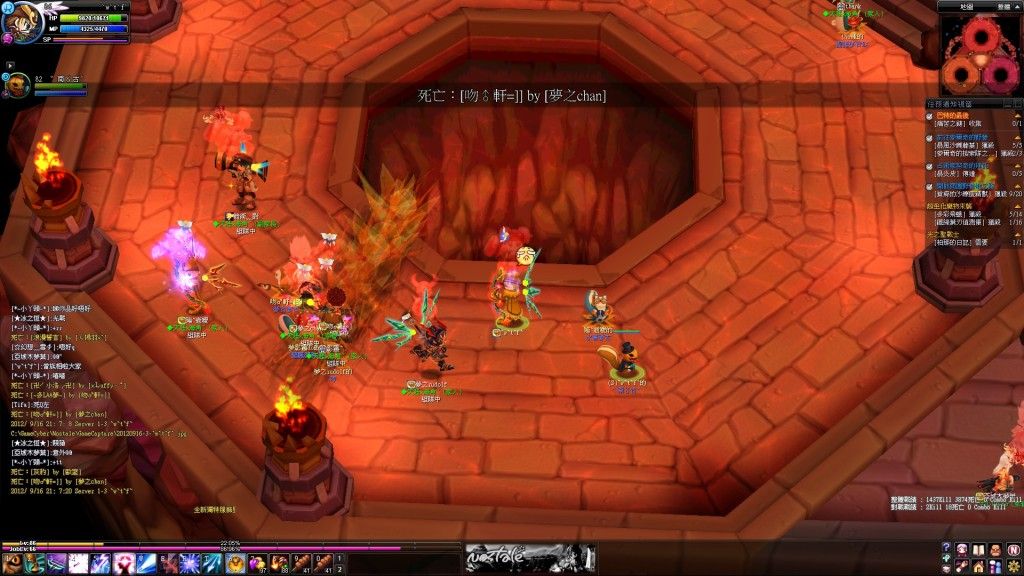Open the character menu with girl portrait

(x=963, y=548)
